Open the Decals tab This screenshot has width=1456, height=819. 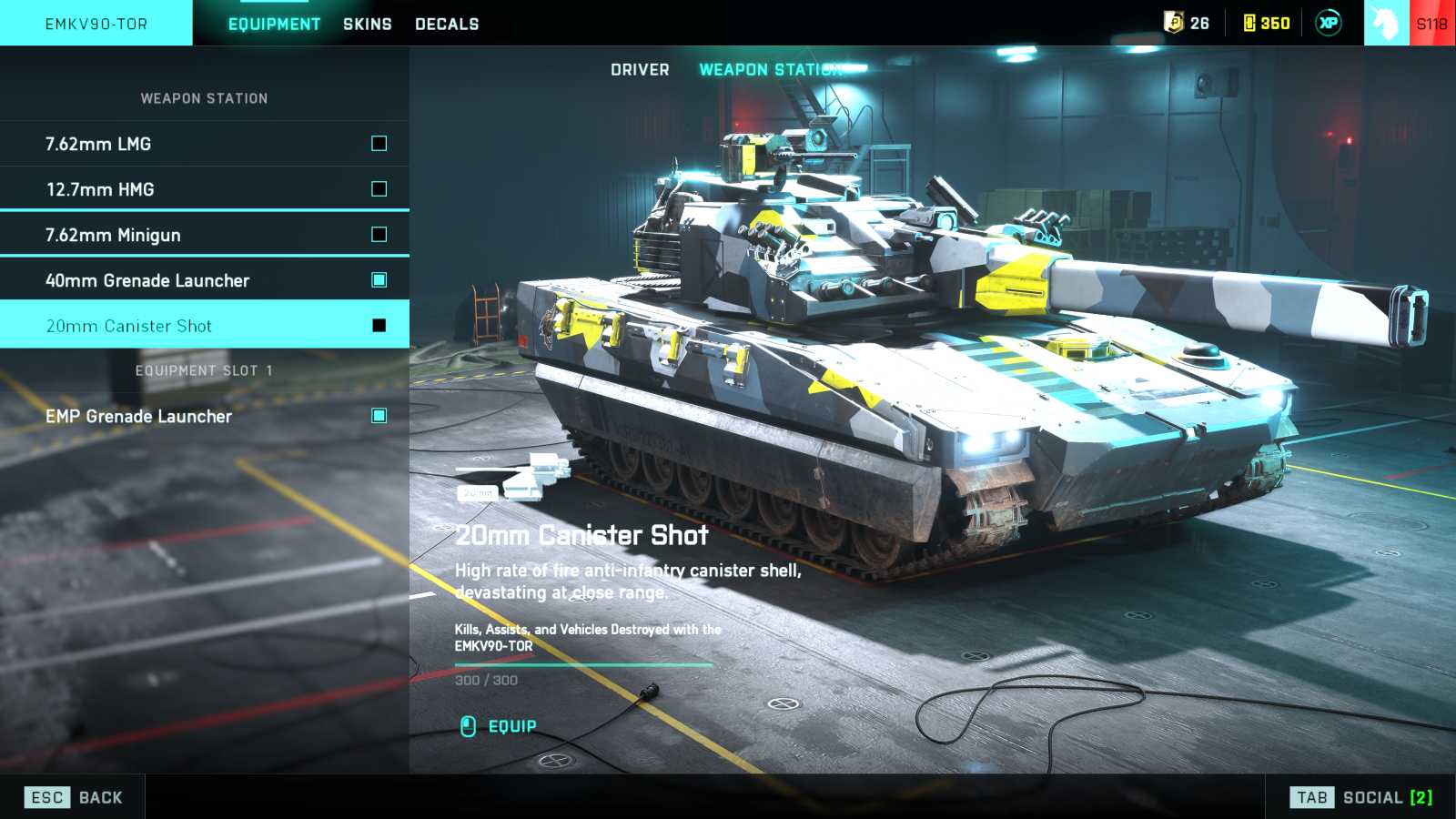tap(447, 24)
